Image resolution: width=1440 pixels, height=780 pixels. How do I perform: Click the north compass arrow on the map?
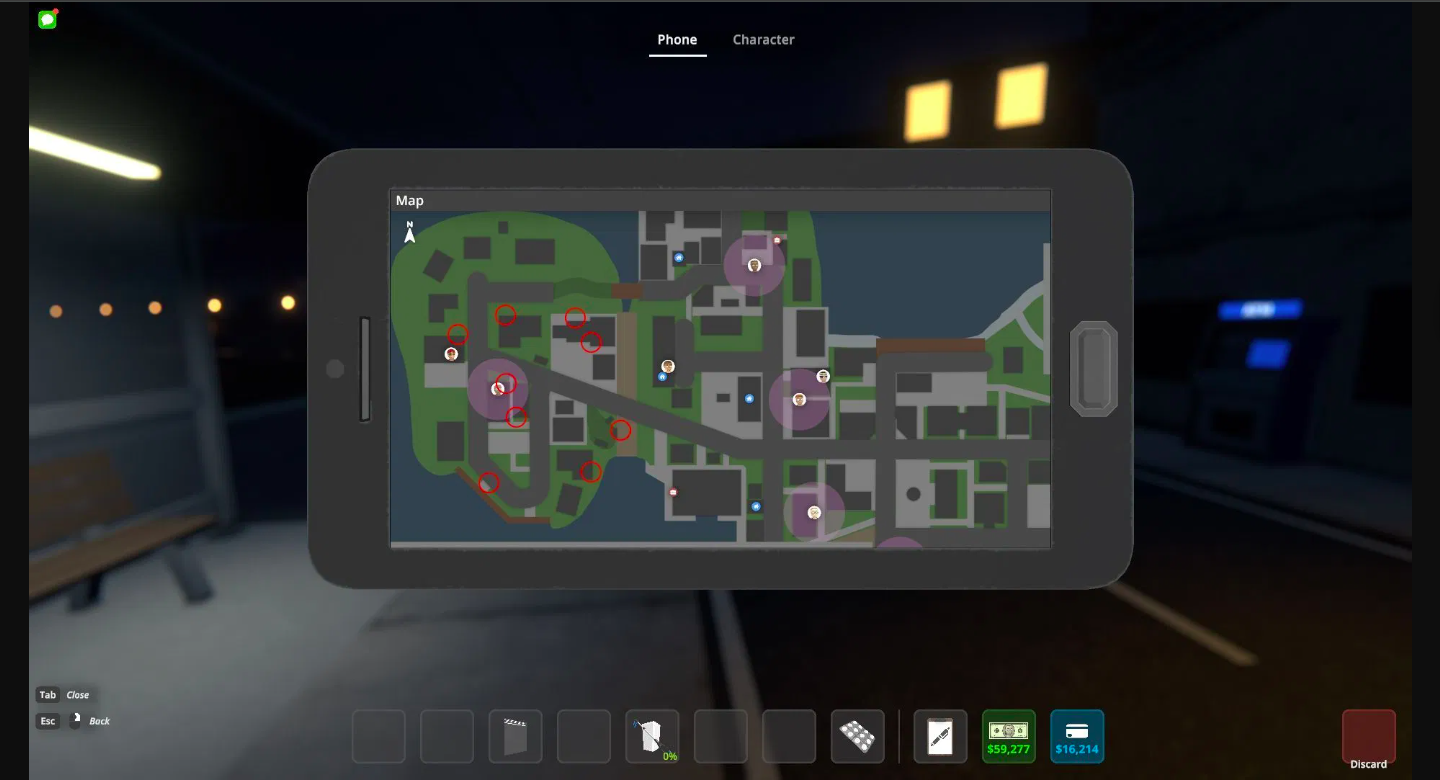409,233
